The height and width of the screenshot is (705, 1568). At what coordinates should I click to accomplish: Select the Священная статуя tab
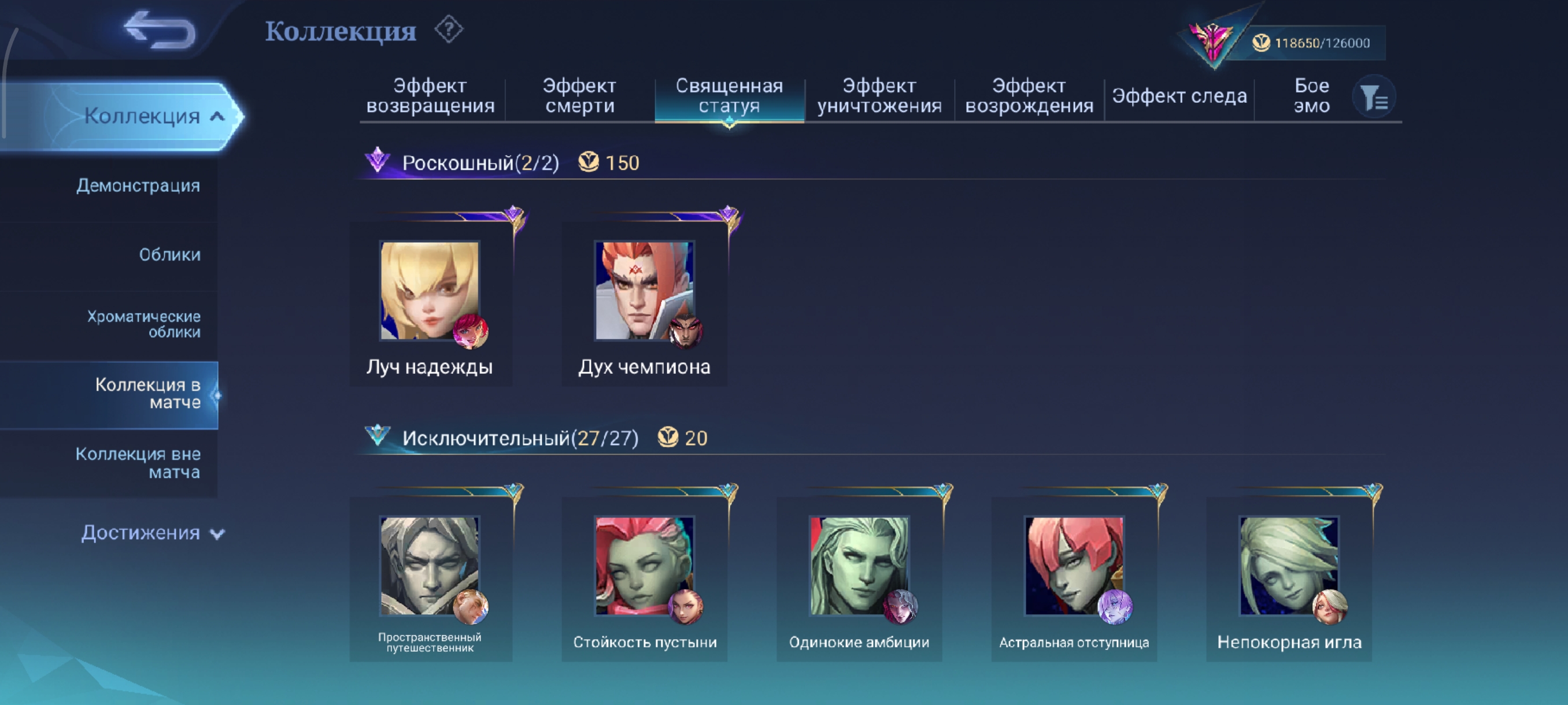729,96
